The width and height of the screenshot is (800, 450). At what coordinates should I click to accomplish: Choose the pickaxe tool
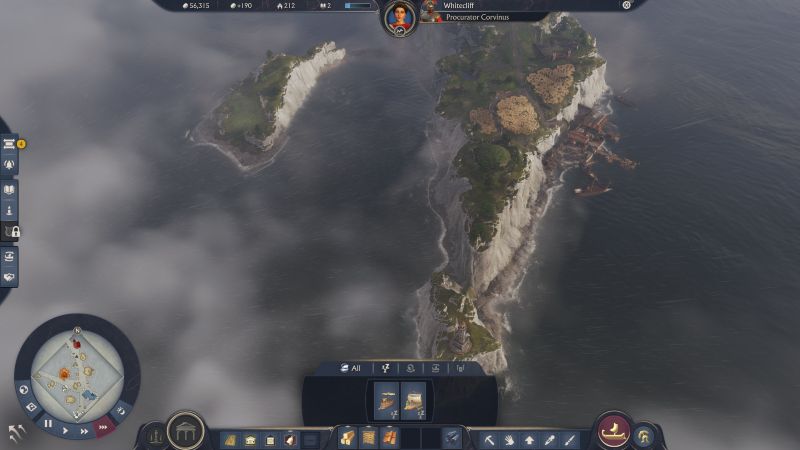pos(490,439)
